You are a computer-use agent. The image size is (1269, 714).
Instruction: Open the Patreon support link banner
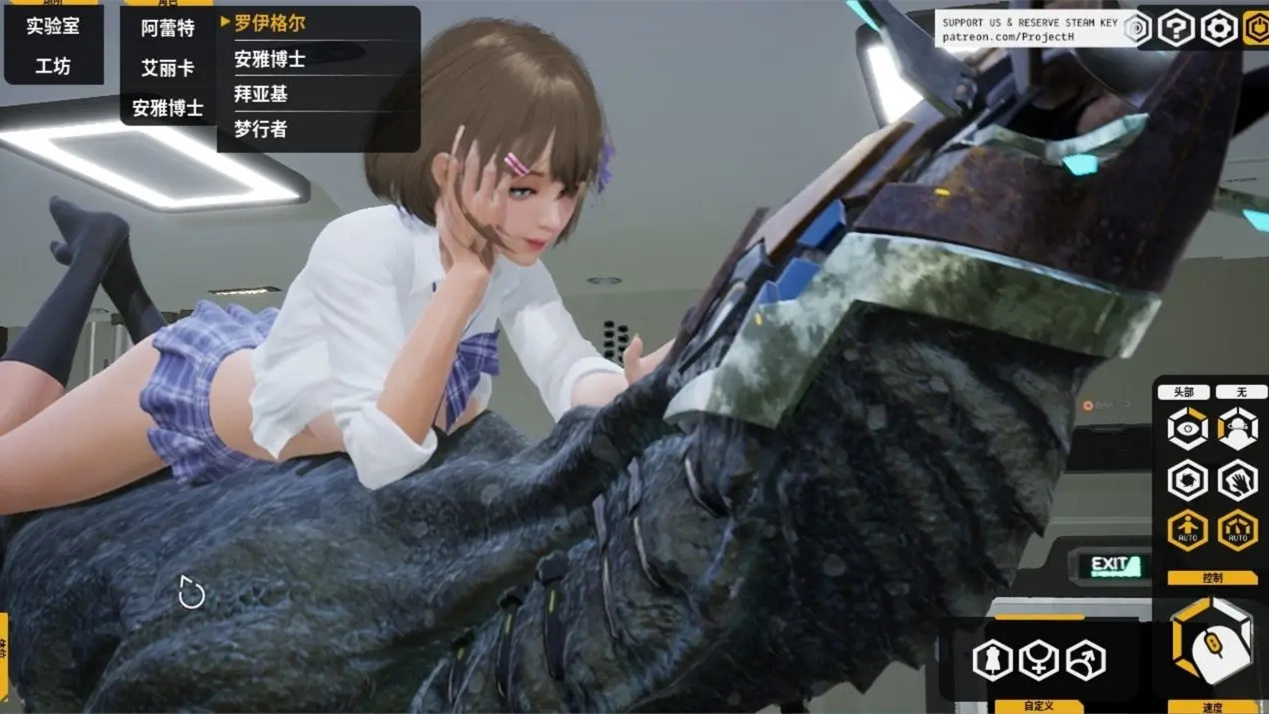(1030, 29)
